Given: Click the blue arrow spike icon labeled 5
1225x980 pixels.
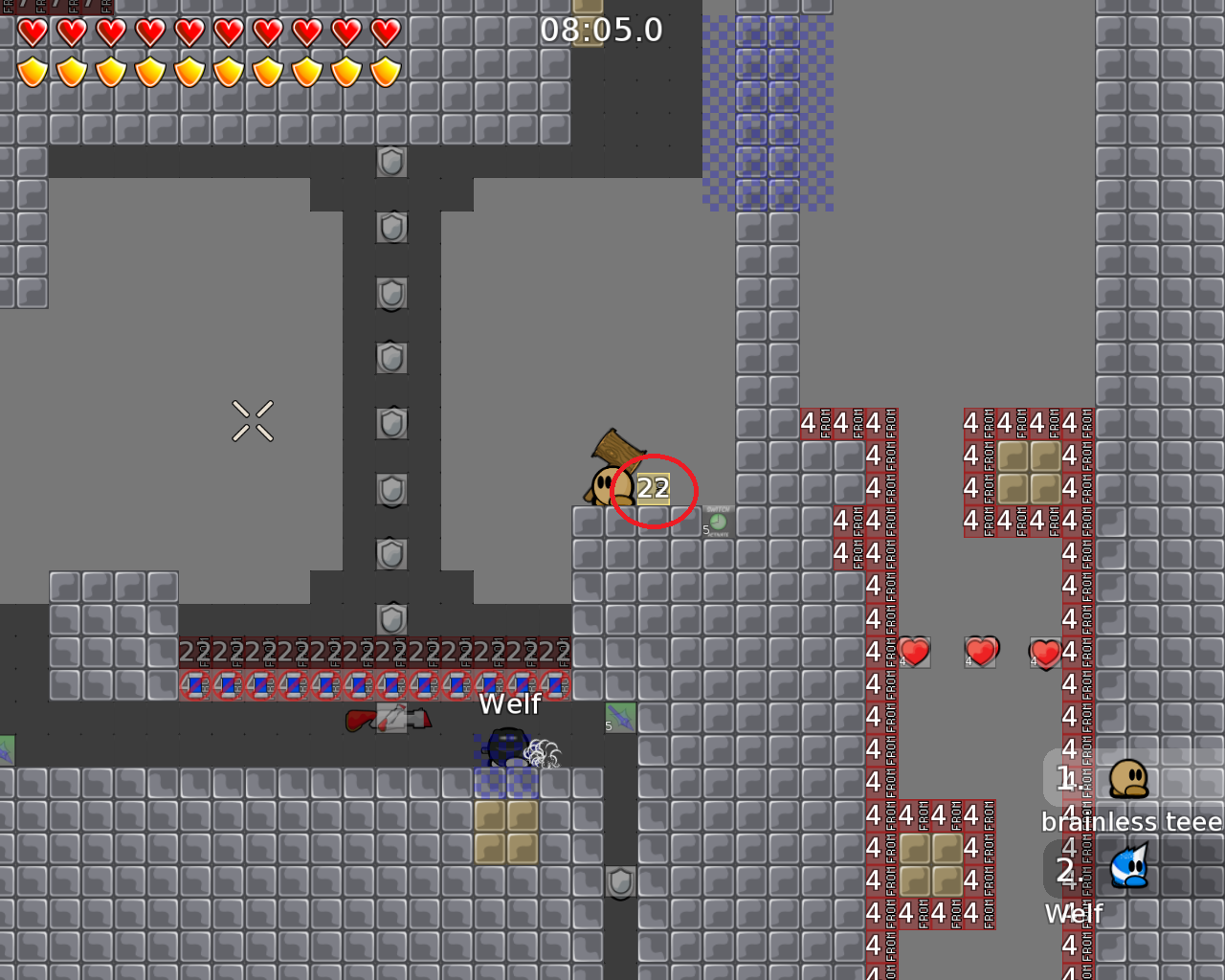Looking at the screenshot, I should [x=619, y=716].
